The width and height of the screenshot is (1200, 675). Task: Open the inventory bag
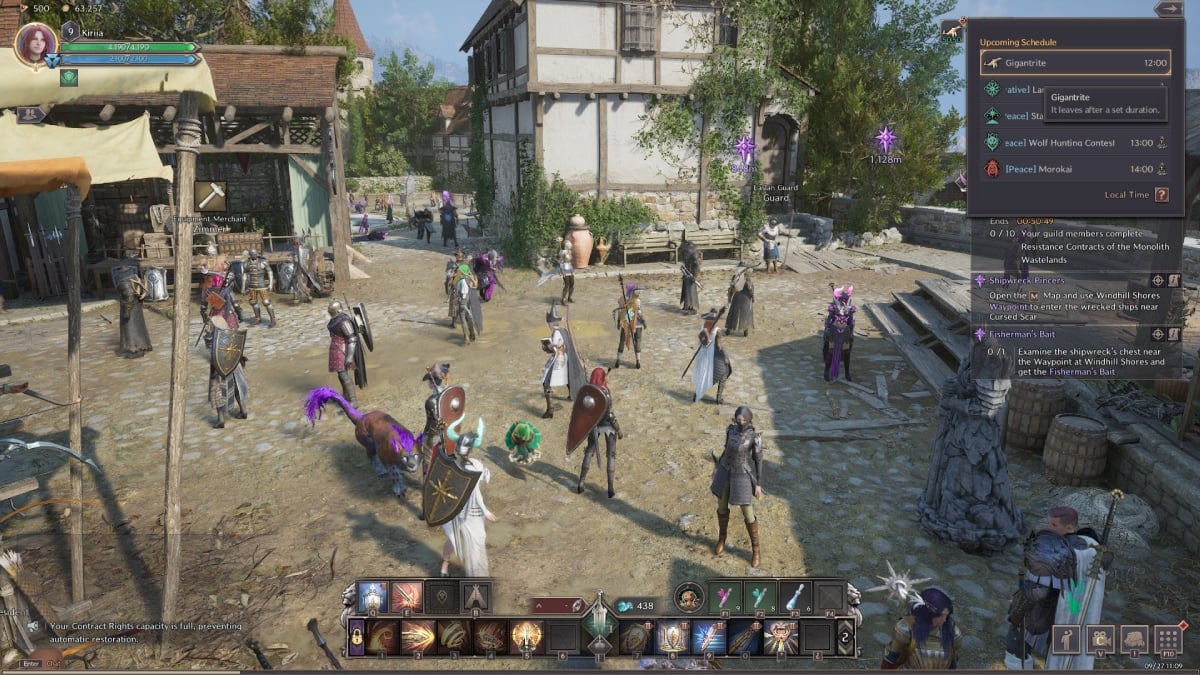point(1134,639)
